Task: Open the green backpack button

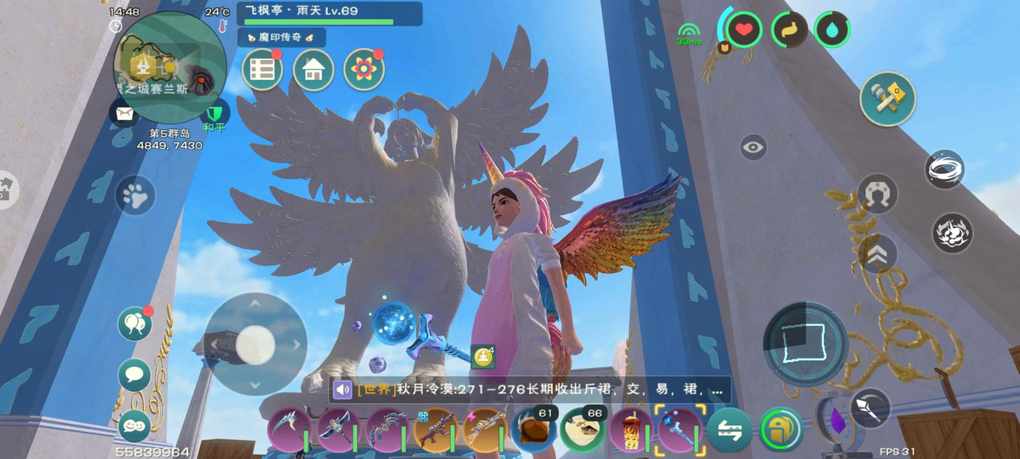Action: pyautogui.click(x=780, y=430)
